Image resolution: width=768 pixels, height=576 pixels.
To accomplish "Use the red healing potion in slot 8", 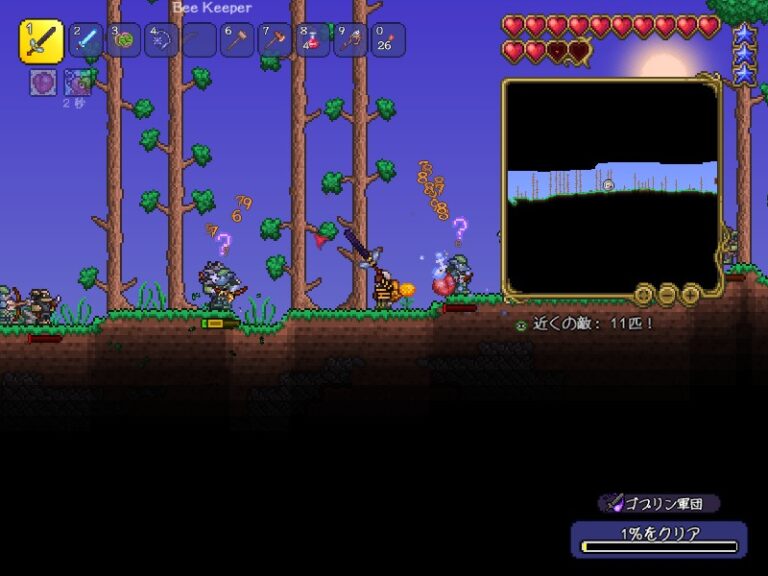I will [313, 40].
